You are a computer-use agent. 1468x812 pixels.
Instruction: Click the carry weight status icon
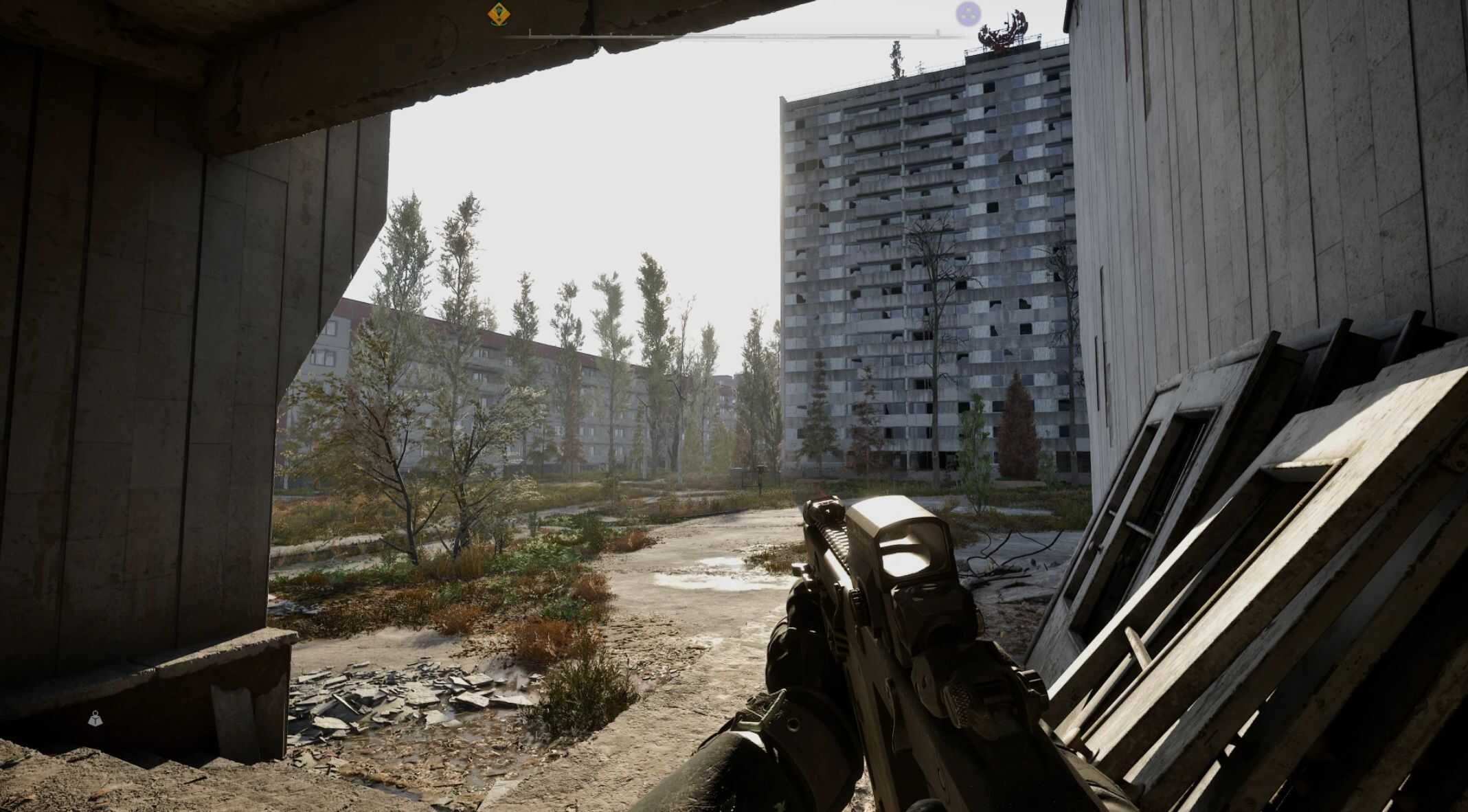tap(95, 719)
